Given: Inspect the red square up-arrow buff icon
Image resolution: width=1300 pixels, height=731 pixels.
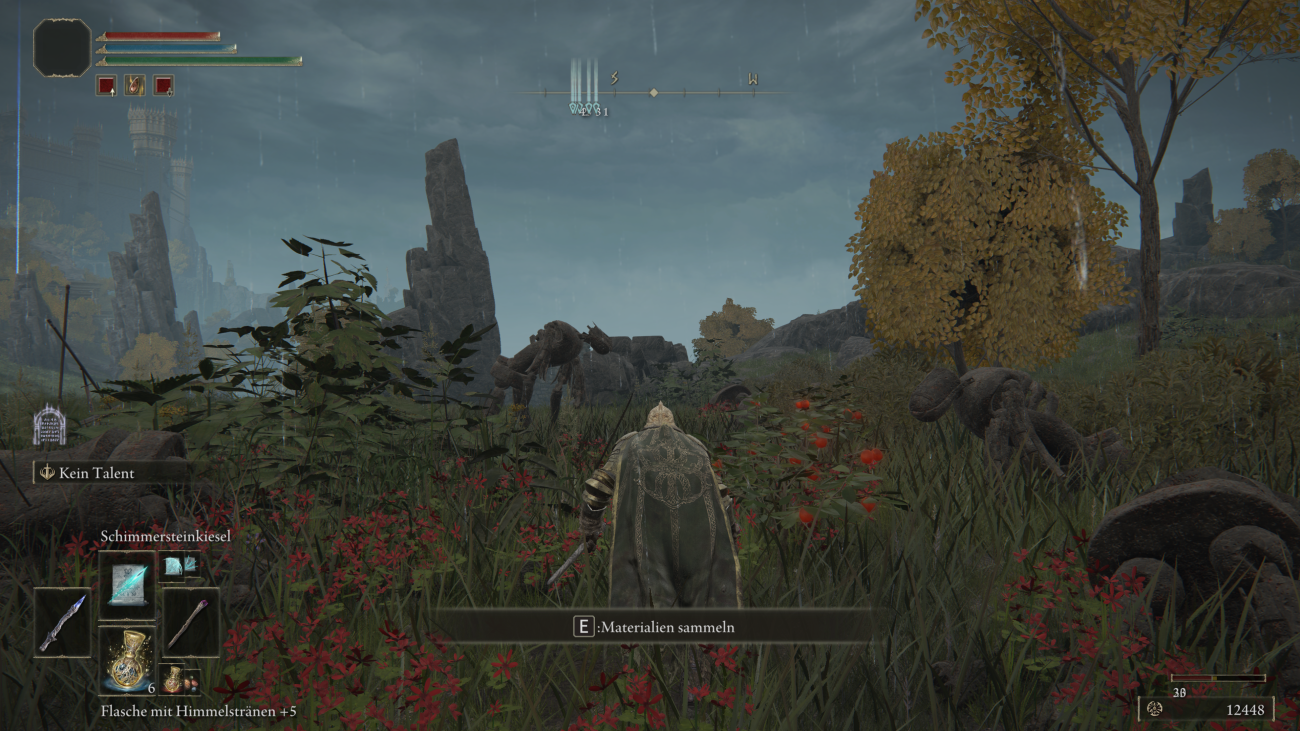Looking at the screenshot, I should coord(106,85).
